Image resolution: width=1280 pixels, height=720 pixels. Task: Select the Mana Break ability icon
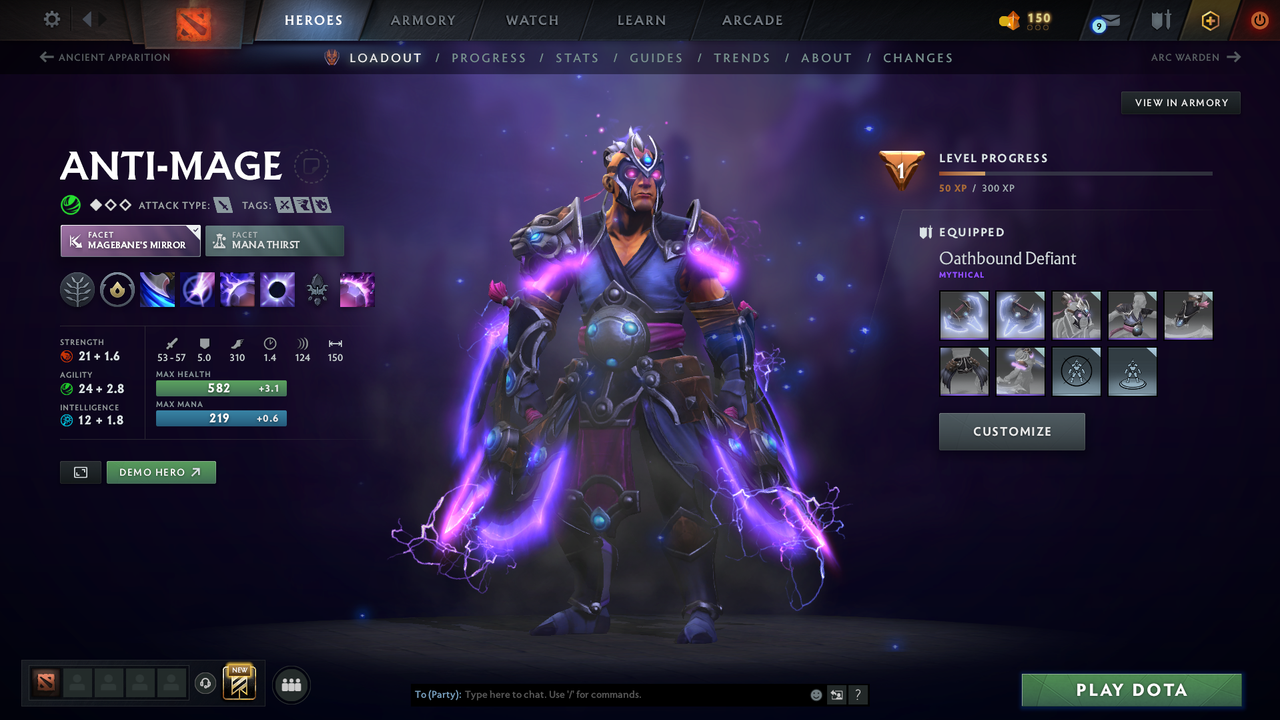157,290
